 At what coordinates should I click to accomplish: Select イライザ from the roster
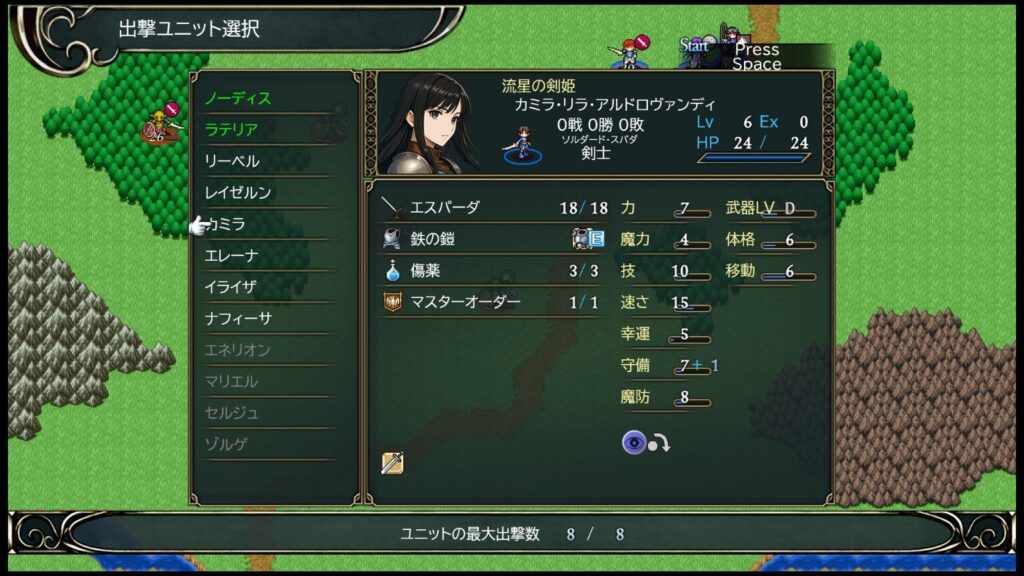point(231,287)
